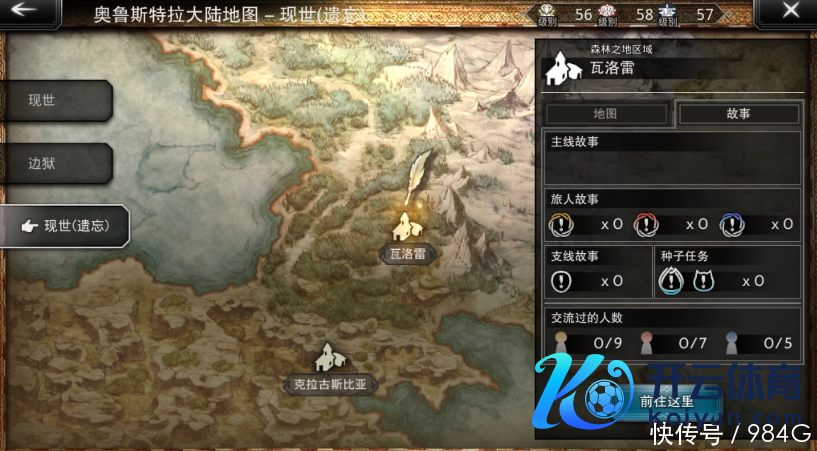Viewport: 817px width, 451px height.
Task: Select the 瓦洛雷 town marker
Action: point(407,228)
